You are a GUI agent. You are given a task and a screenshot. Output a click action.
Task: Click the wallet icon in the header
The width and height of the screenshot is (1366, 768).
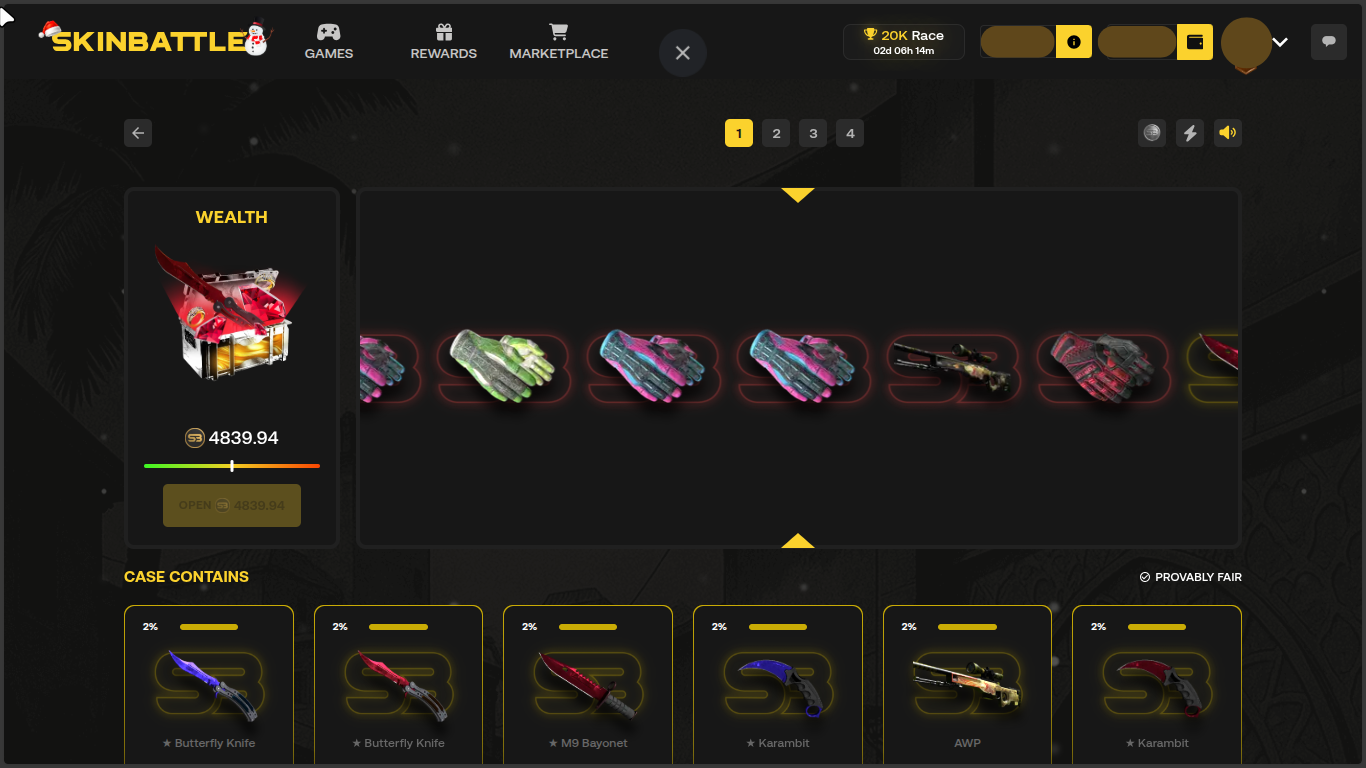click(x=1194, y=42)
